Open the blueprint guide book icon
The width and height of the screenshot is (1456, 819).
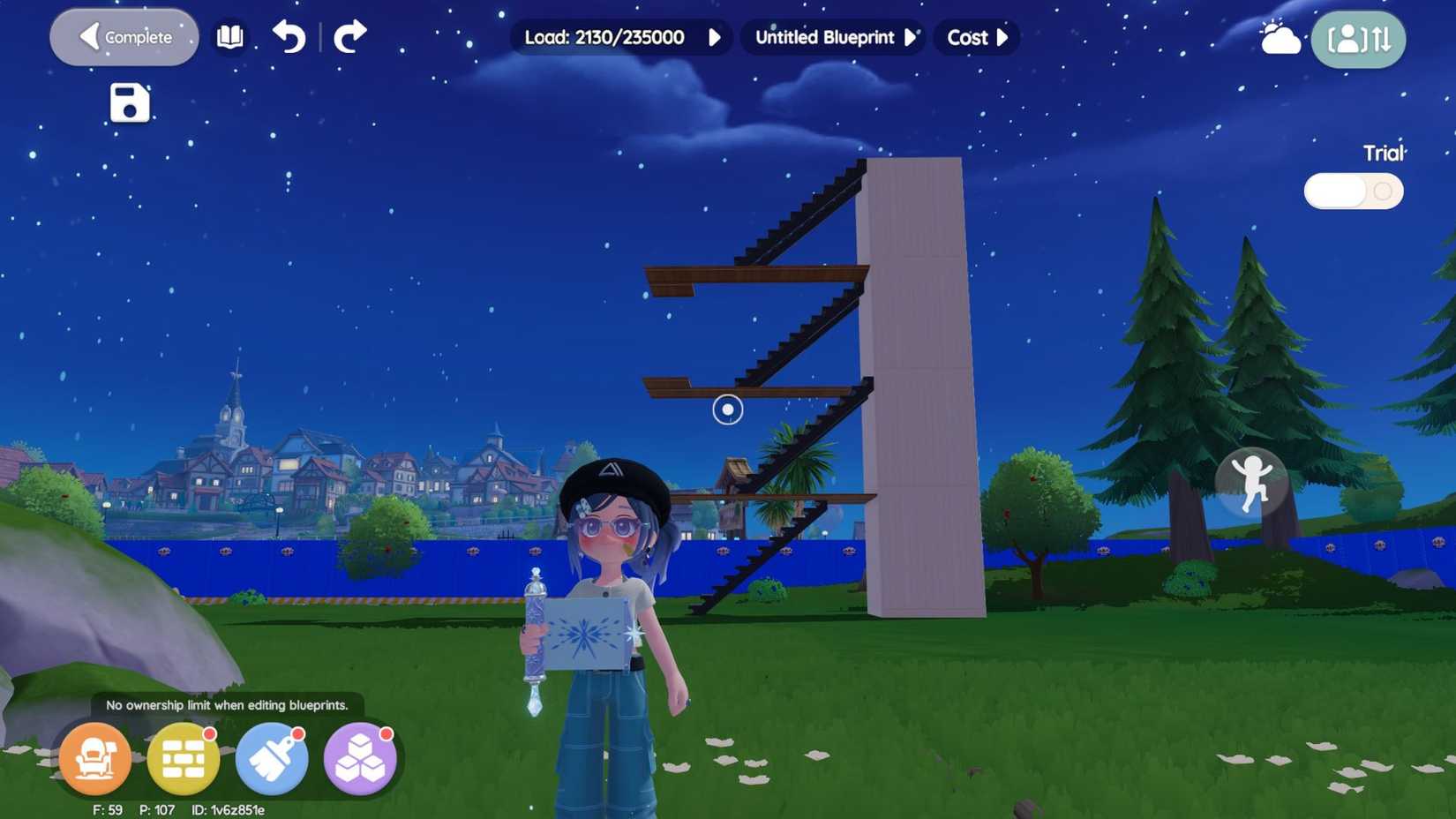coord(230,37)
